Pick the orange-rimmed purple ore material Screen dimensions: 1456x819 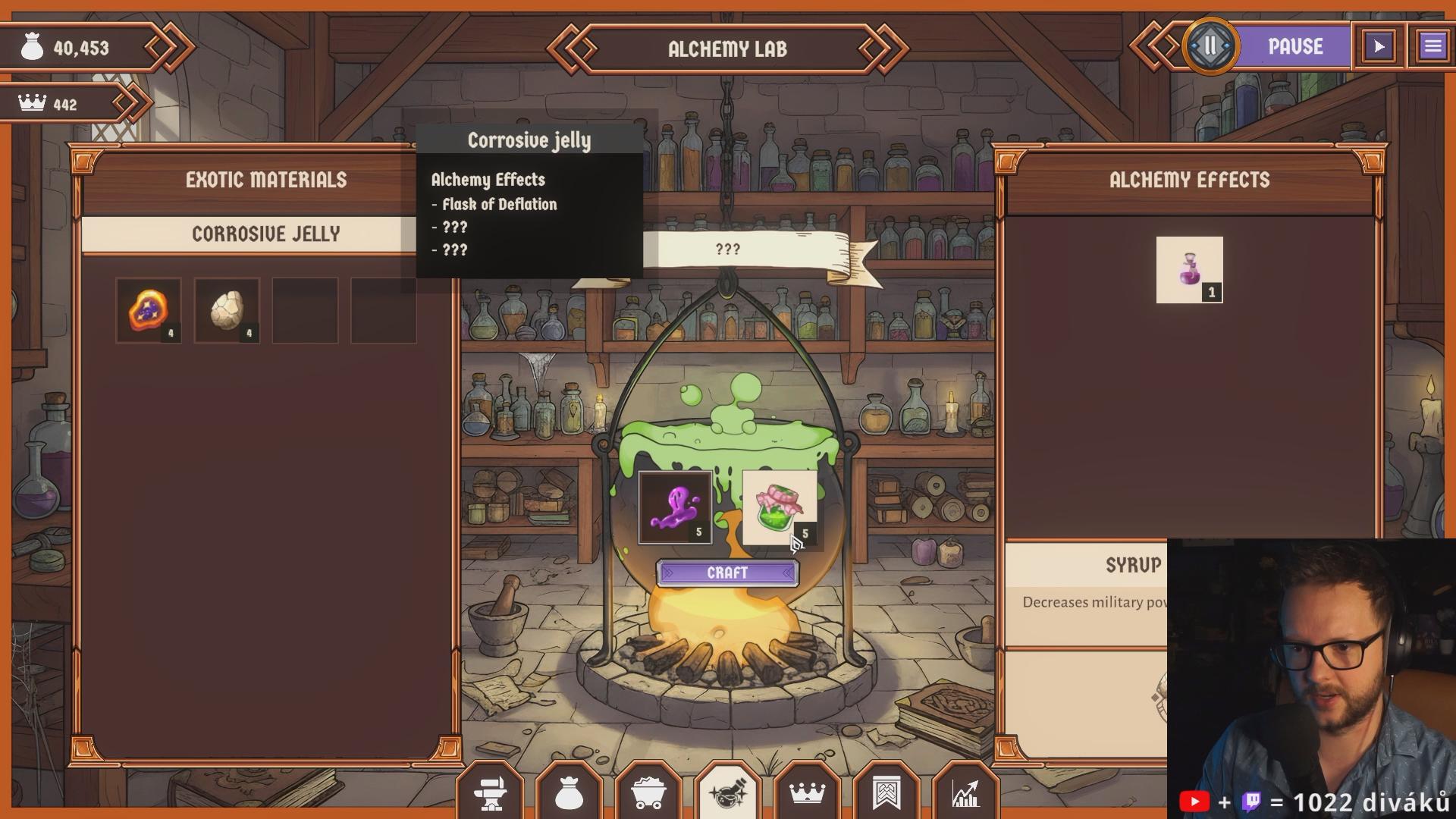148,311
